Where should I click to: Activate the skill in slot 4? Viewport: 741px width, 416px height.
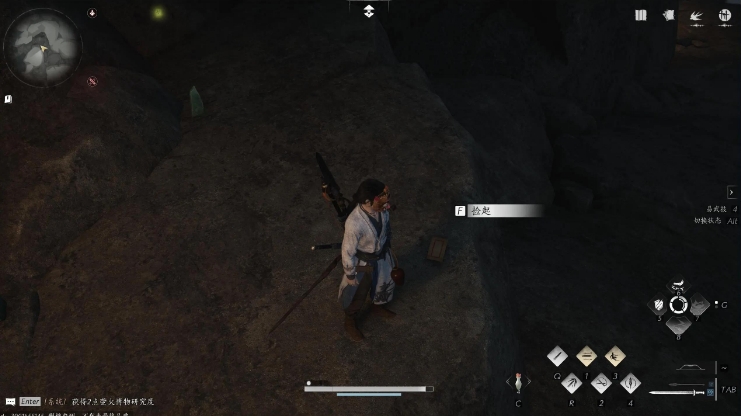click(630, 383)
